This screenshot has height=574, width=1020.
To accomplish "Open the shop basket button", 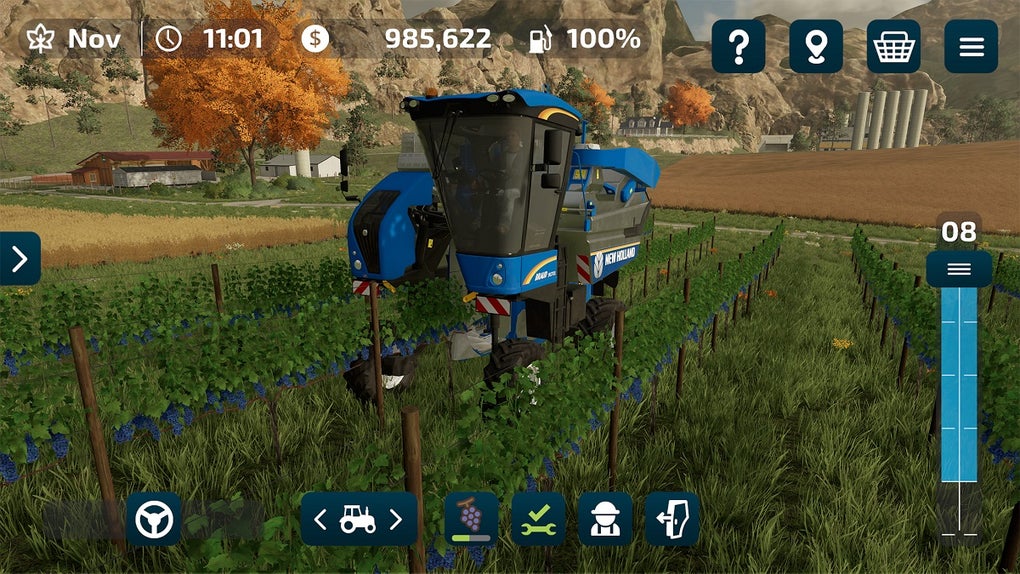I will pyautogui.click(x=893, y=46).
